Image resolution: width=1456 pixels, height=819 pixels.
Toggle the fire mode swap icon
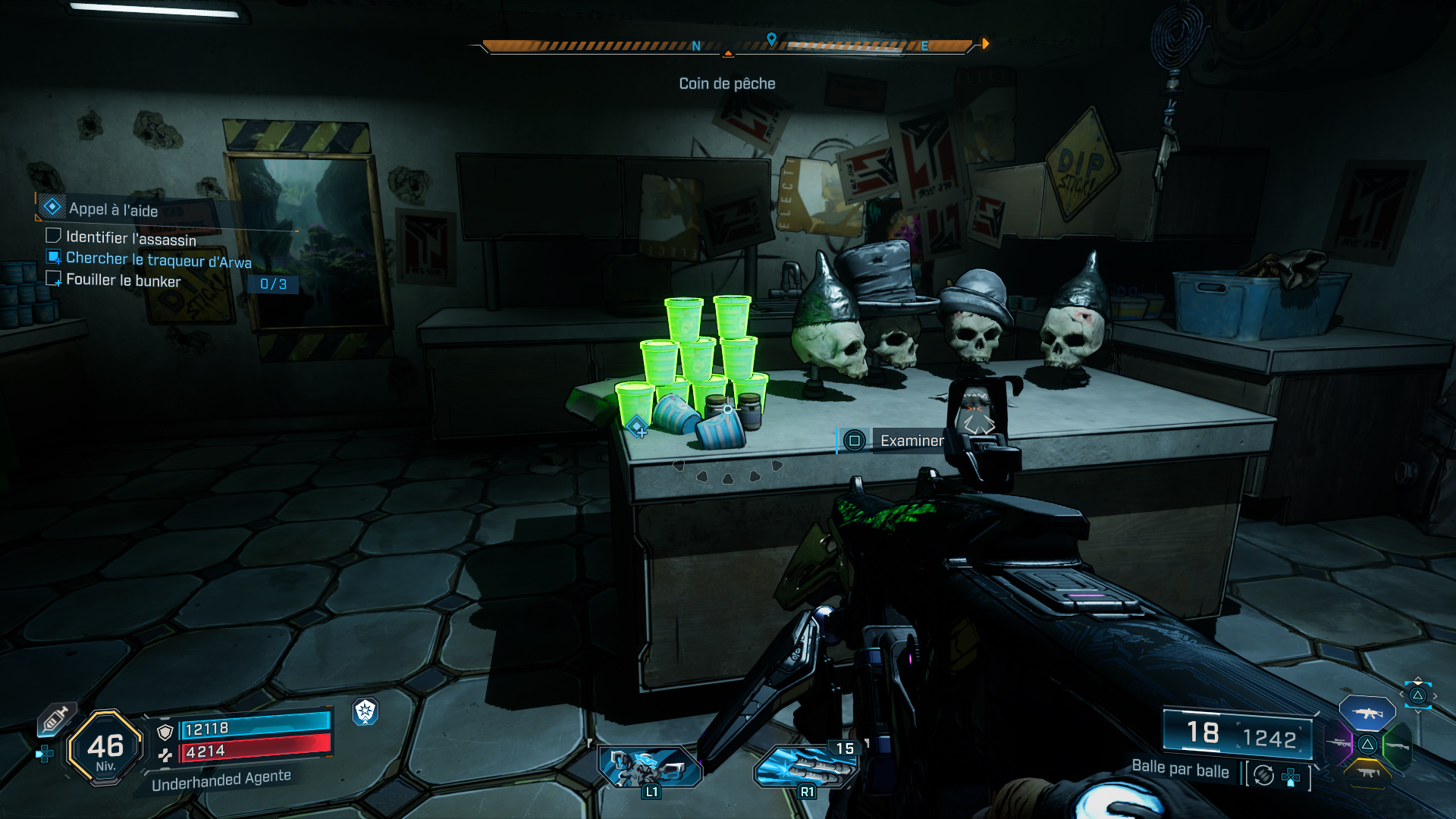pos(1263,775)
